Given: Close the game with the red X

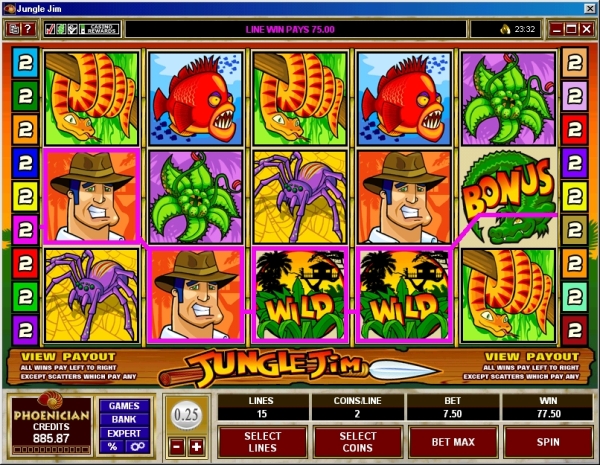Looking at the screenshot, I should tap(584, 29).
